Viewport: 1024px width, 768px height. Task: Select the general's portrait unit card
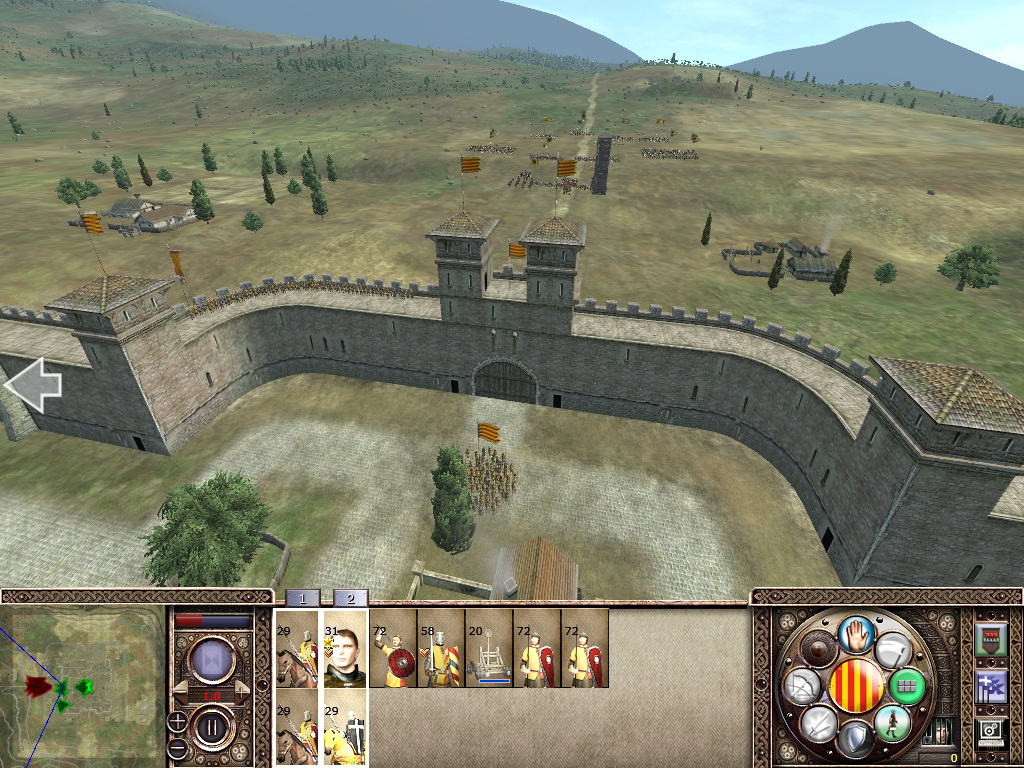[345, 649]
